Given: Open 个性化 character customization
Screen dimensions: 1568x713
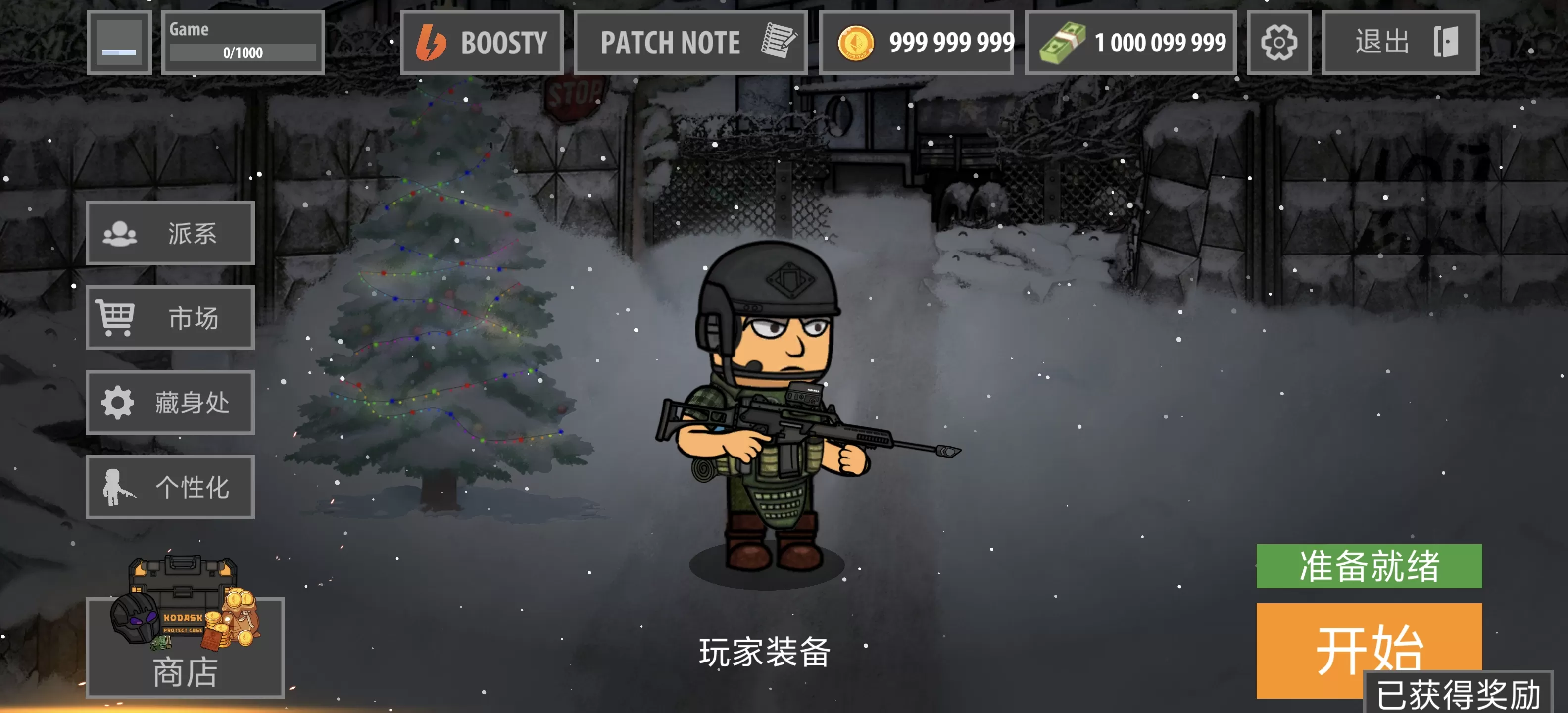Looking at the screenshot, I should pyautogui.click(x=170, y=487).
